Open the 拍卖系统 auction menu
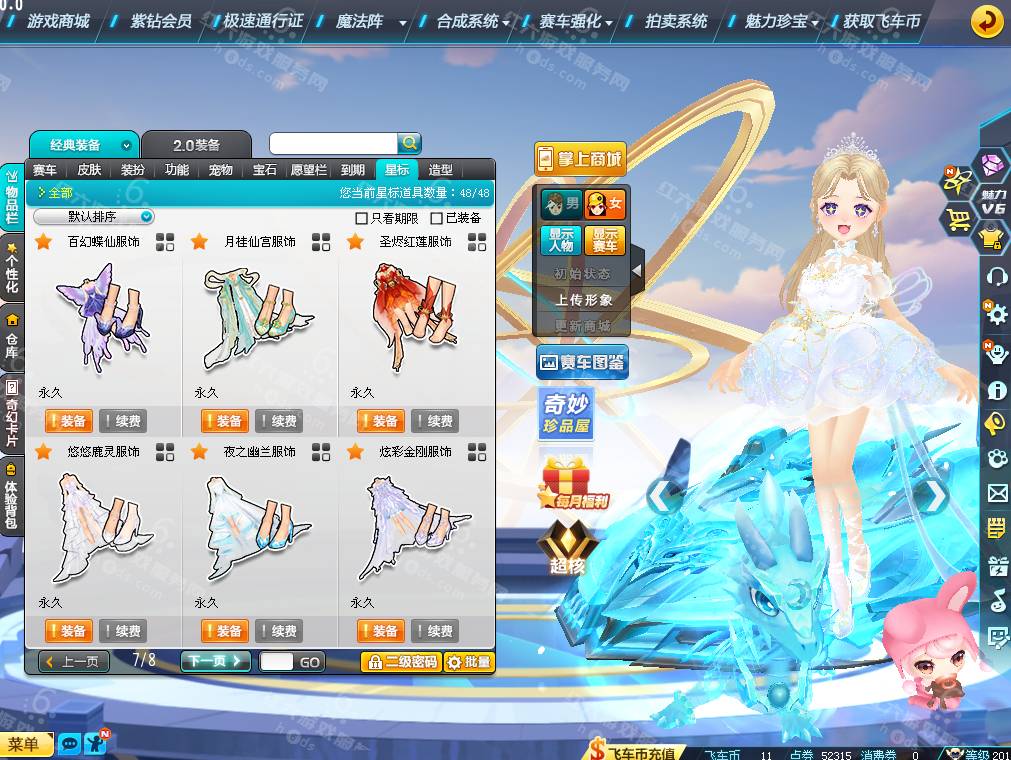This screenshot has height=760, width=1011. [676, 21]
